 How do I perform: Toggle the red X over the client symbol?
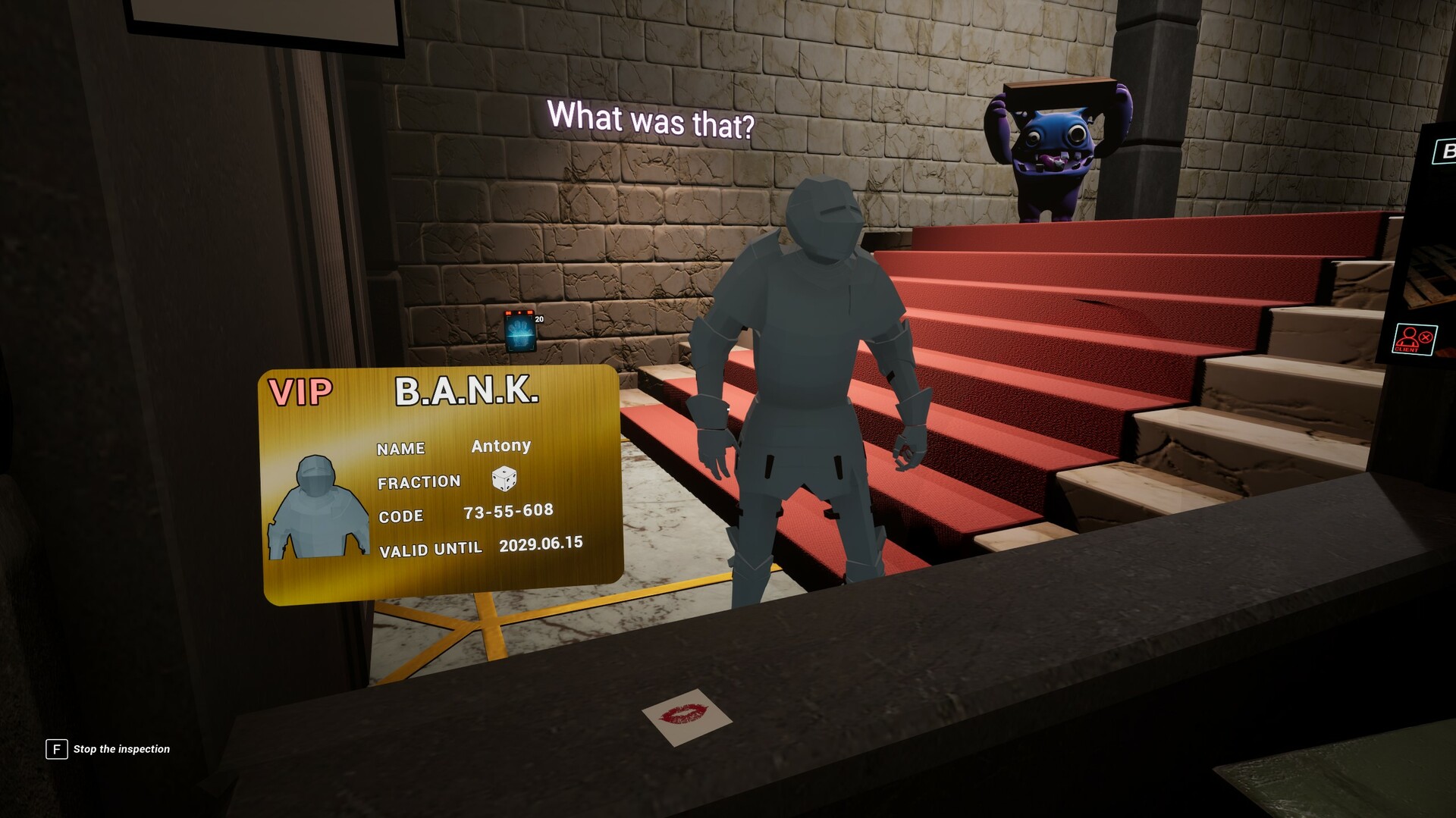click(x=1425, y=337)
